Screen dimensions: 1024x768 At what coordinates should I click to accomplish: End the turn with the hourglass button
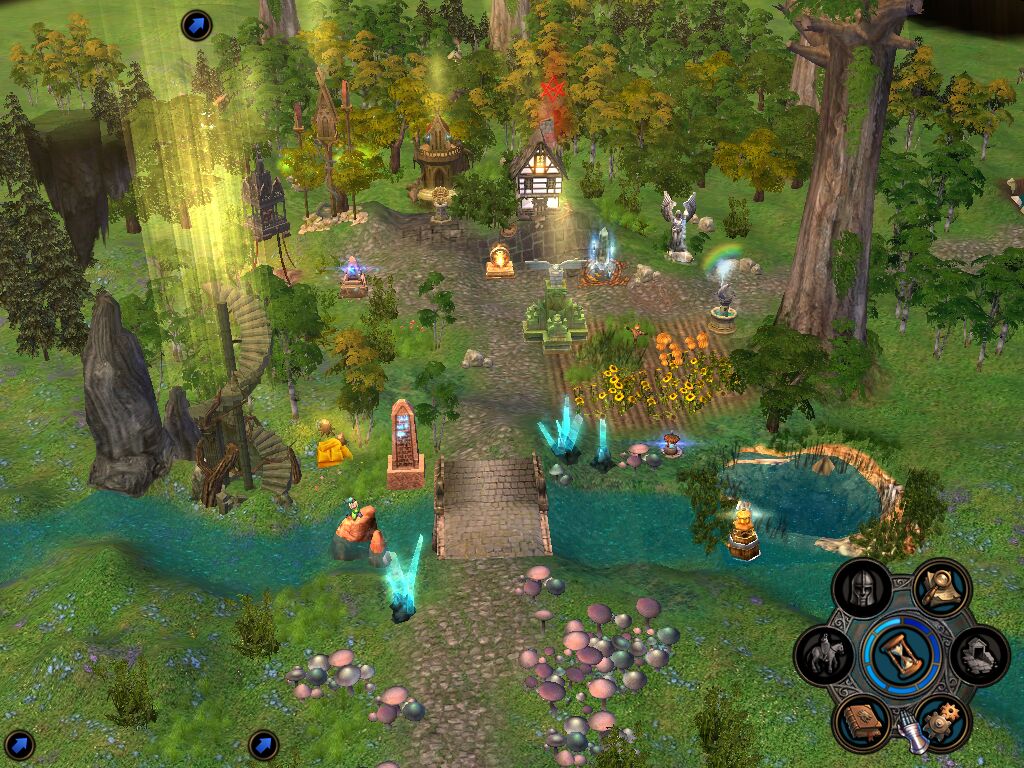(902, 655)
